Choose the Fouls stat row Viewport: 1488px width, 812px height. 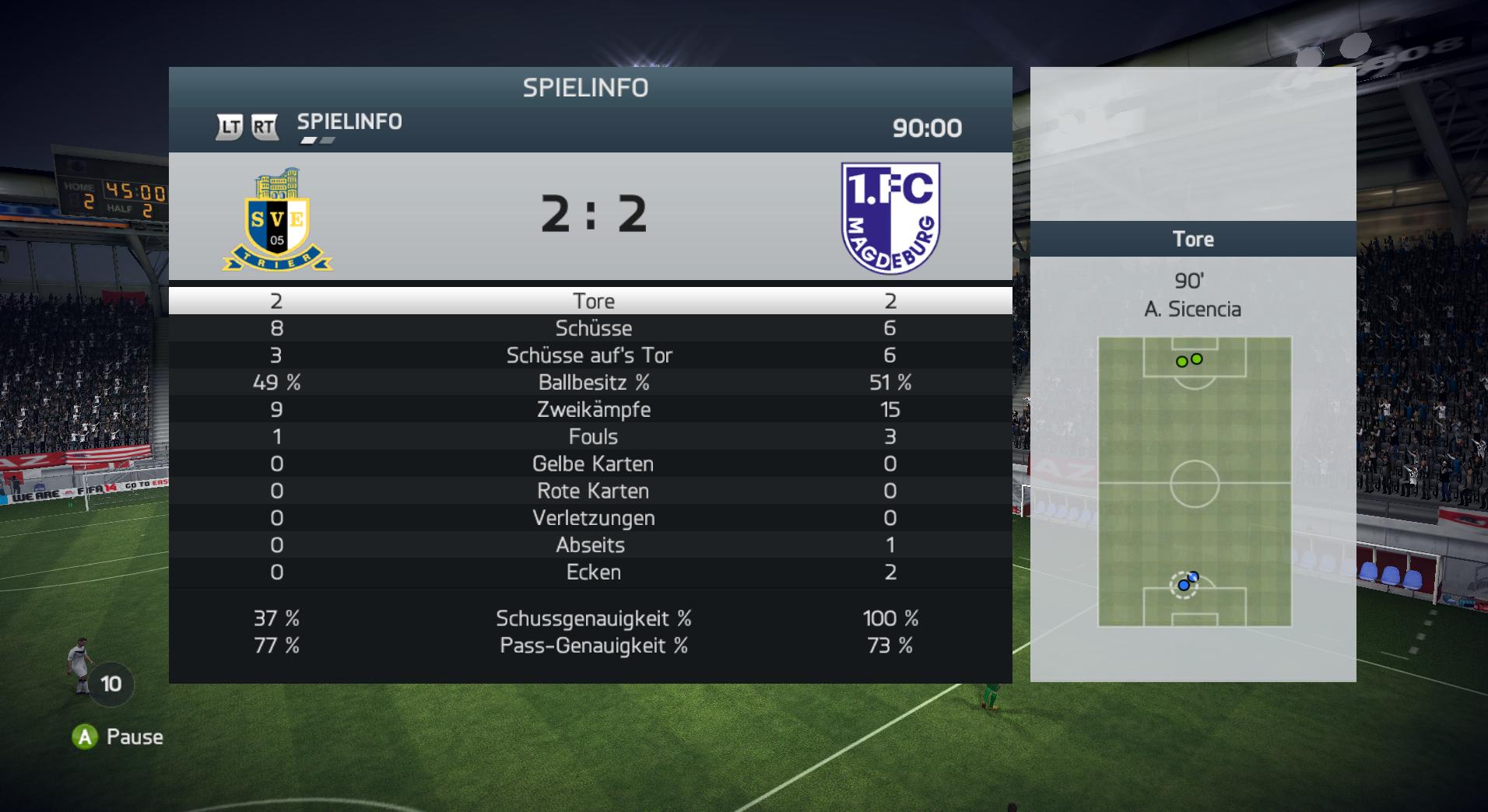pos(591,437)
